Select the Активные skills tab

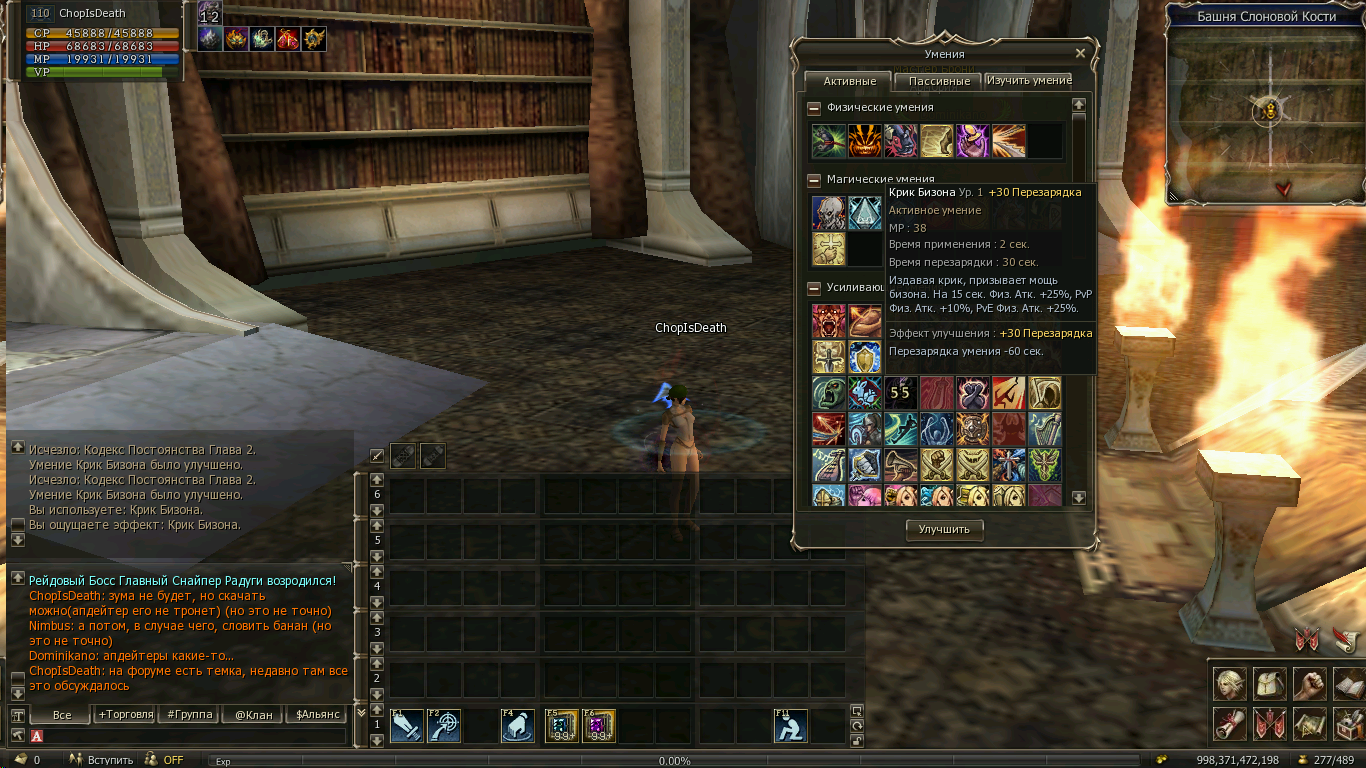[x=849, y=81]
